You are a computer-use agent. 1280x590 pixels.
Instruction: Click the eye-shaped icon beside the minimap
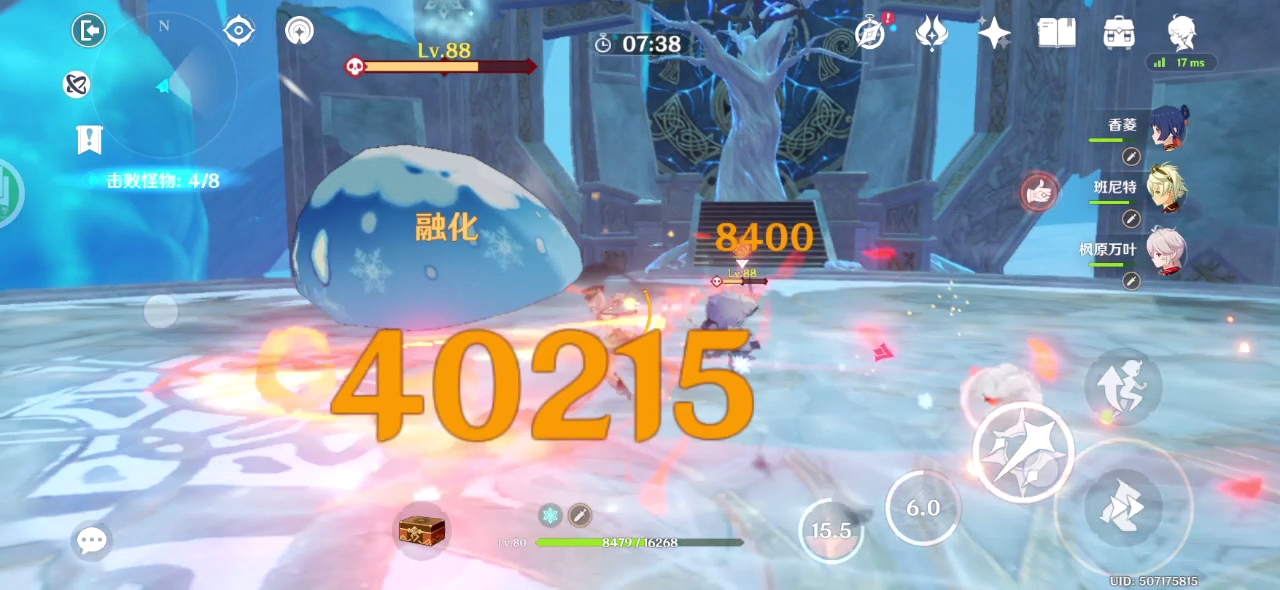tap(239, 31)
